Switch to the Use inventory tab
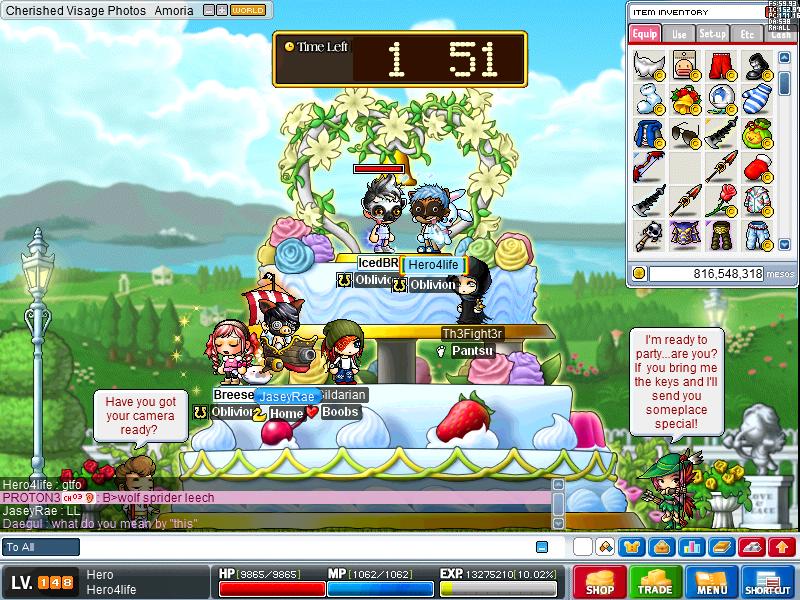800x600 pixels. pos(679,34)
